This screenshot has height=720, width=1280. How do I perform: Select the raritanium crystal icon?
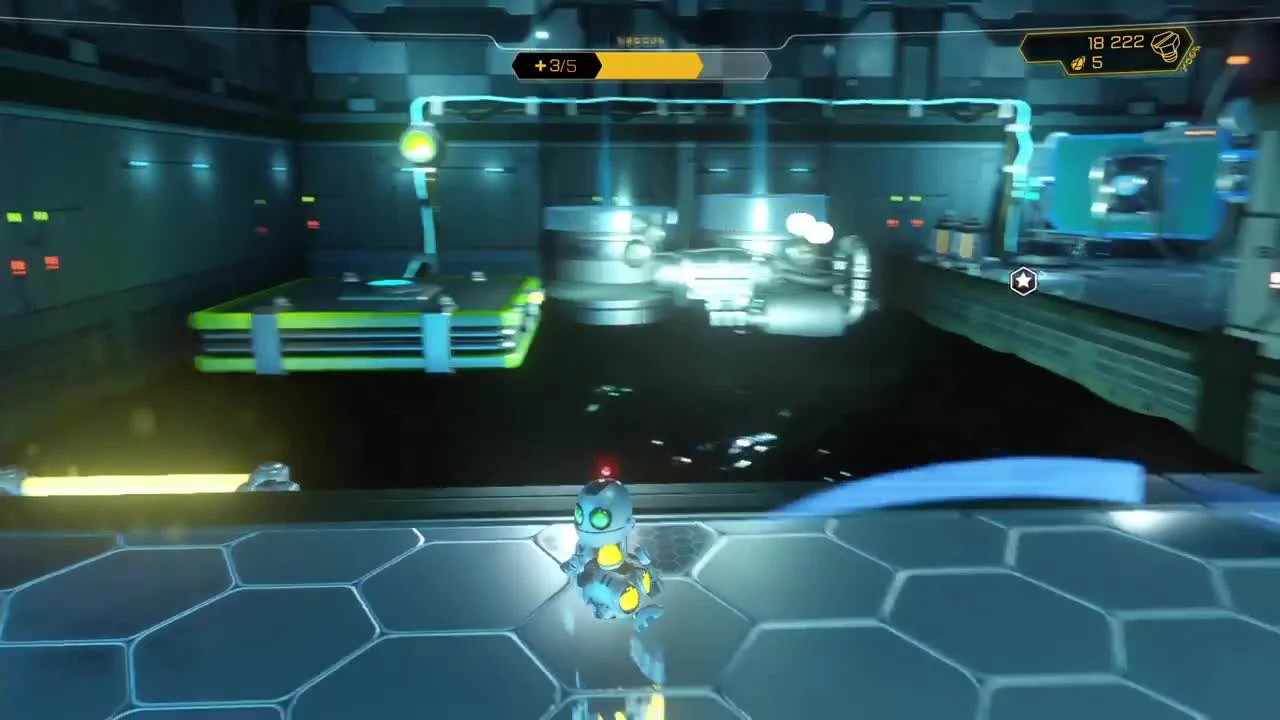(x=1078, y=64)
